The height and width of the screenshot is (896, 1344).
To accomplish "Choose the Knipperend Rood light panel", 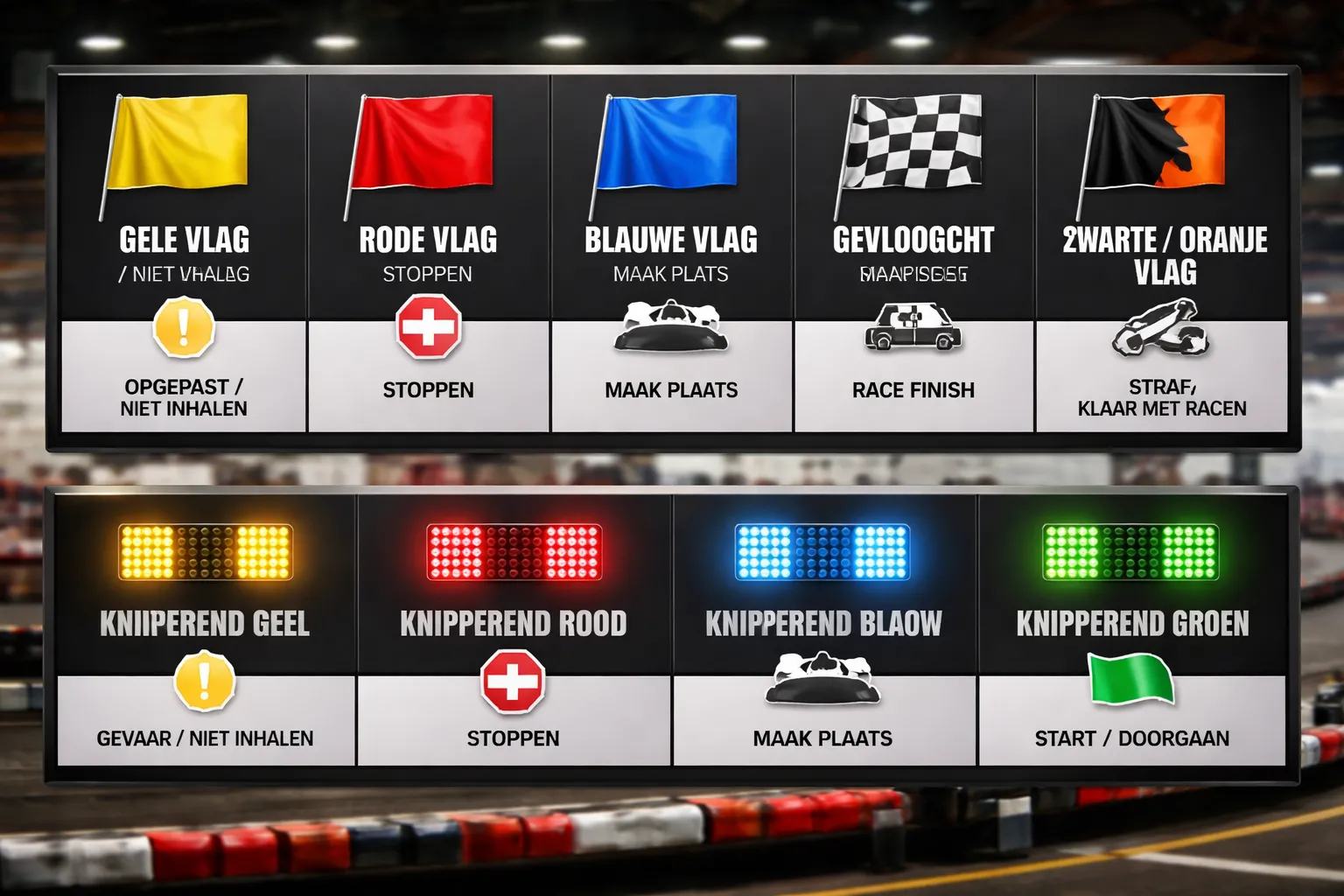I will point(514,628).
